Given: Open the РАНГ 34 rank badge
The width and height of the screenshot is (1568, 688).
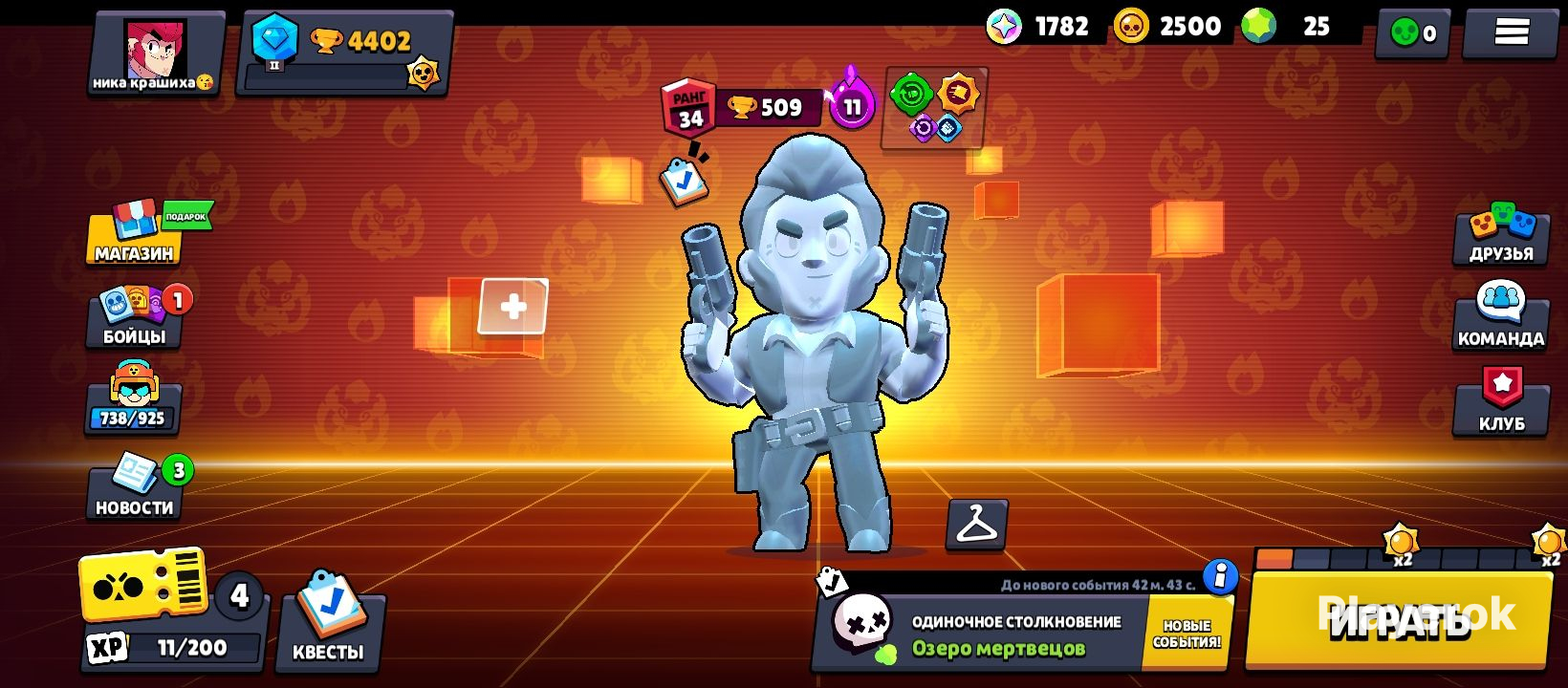Looking at the screenshot, I should coord(690,105).
